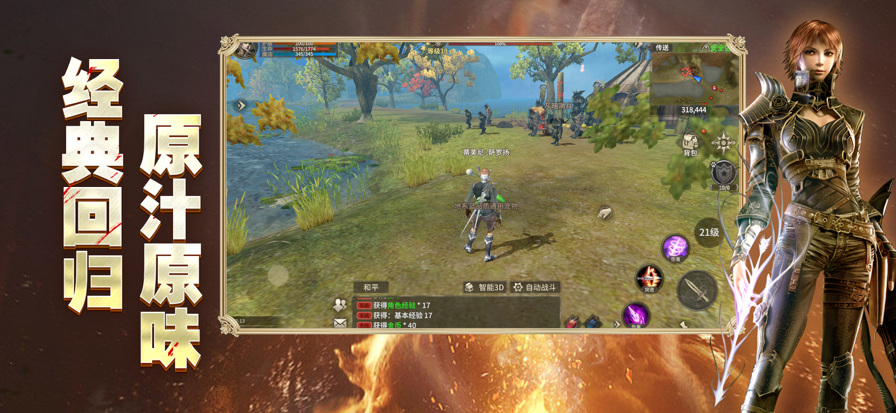Click the 传送 teleport button

[x=662, y=47]
